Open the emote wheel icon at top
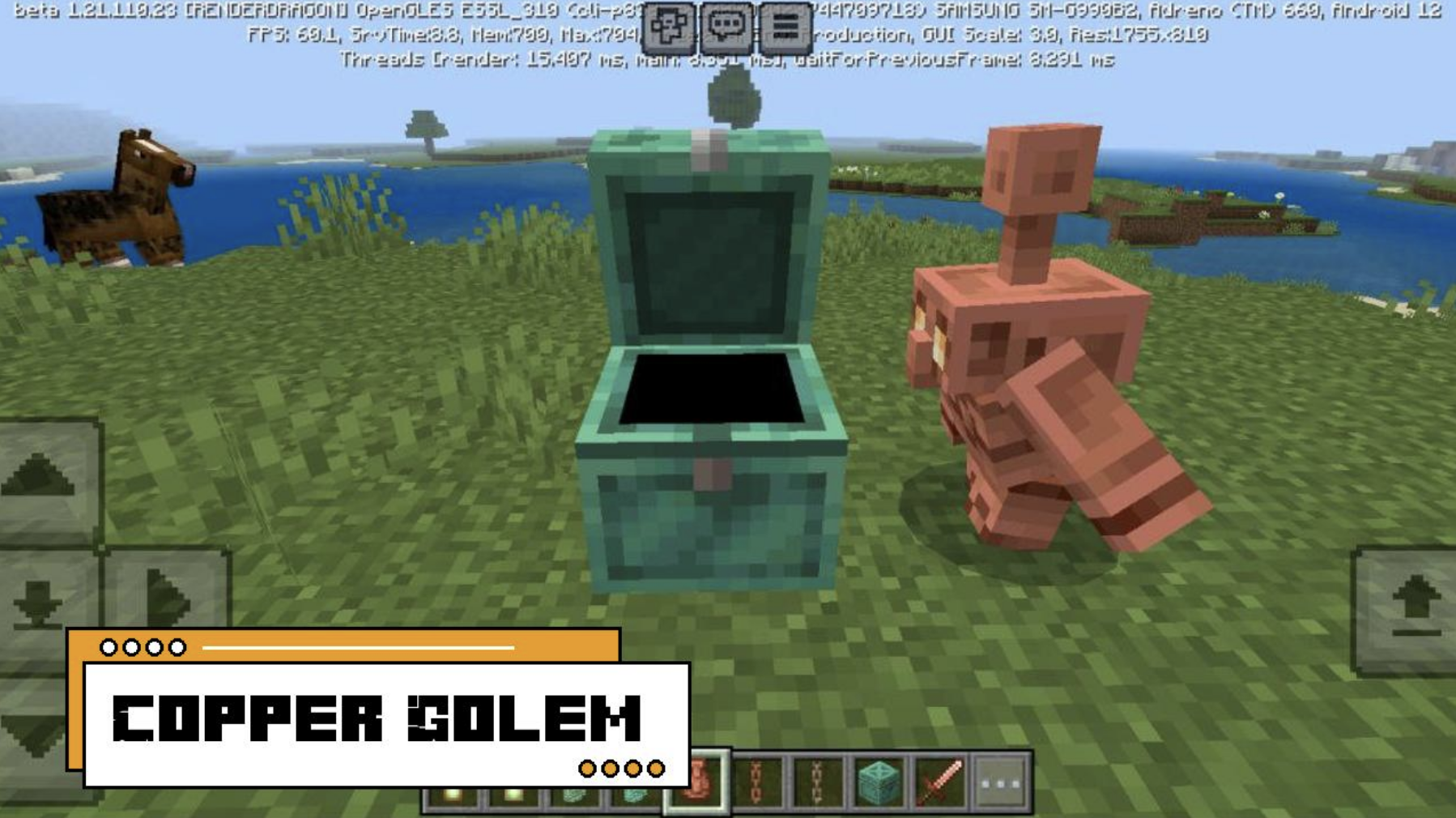Screen dimensions: 1456x818 [x=670, y=25]
